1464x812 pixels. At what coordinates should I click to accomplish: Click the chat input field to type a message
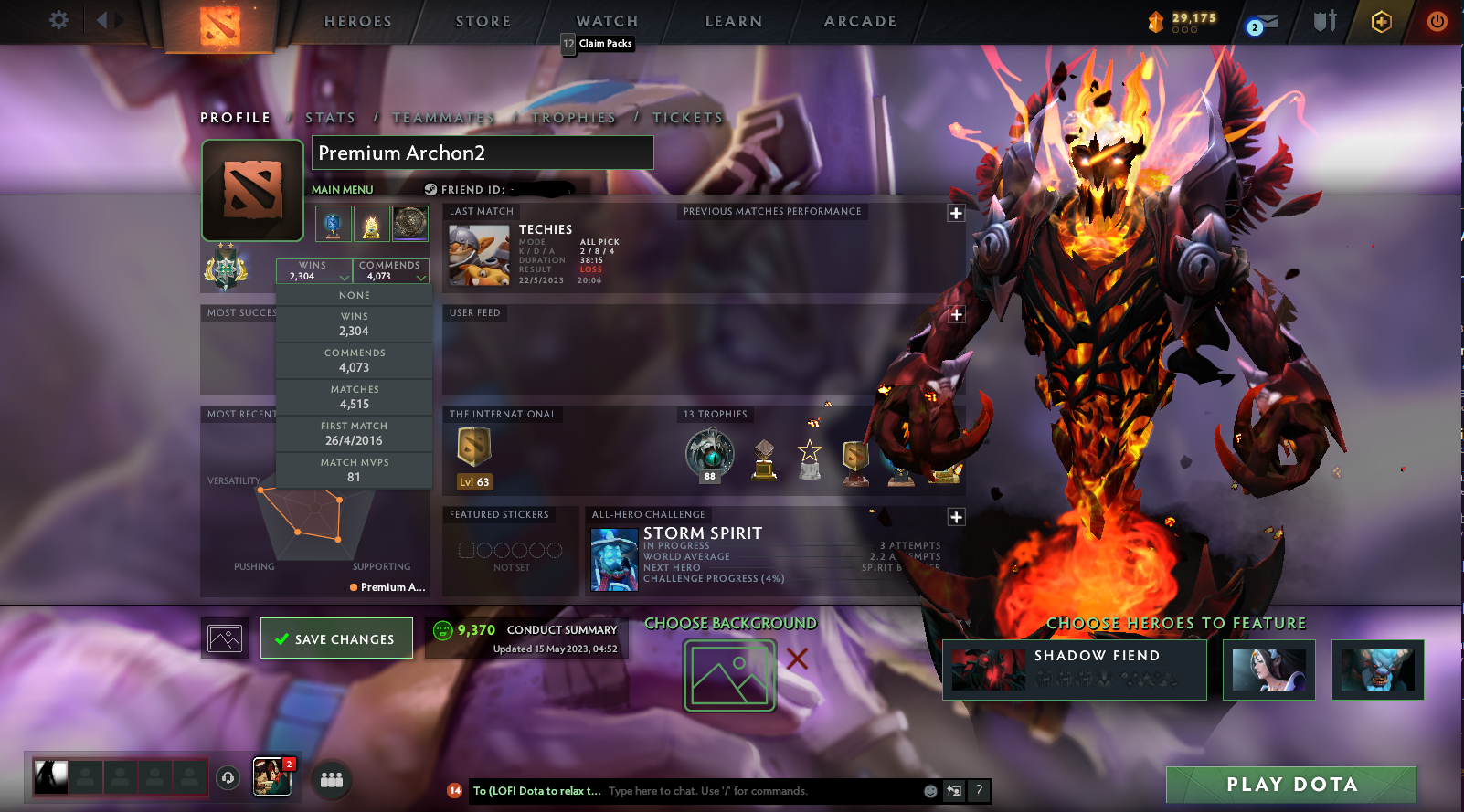[x=731, y=791]
